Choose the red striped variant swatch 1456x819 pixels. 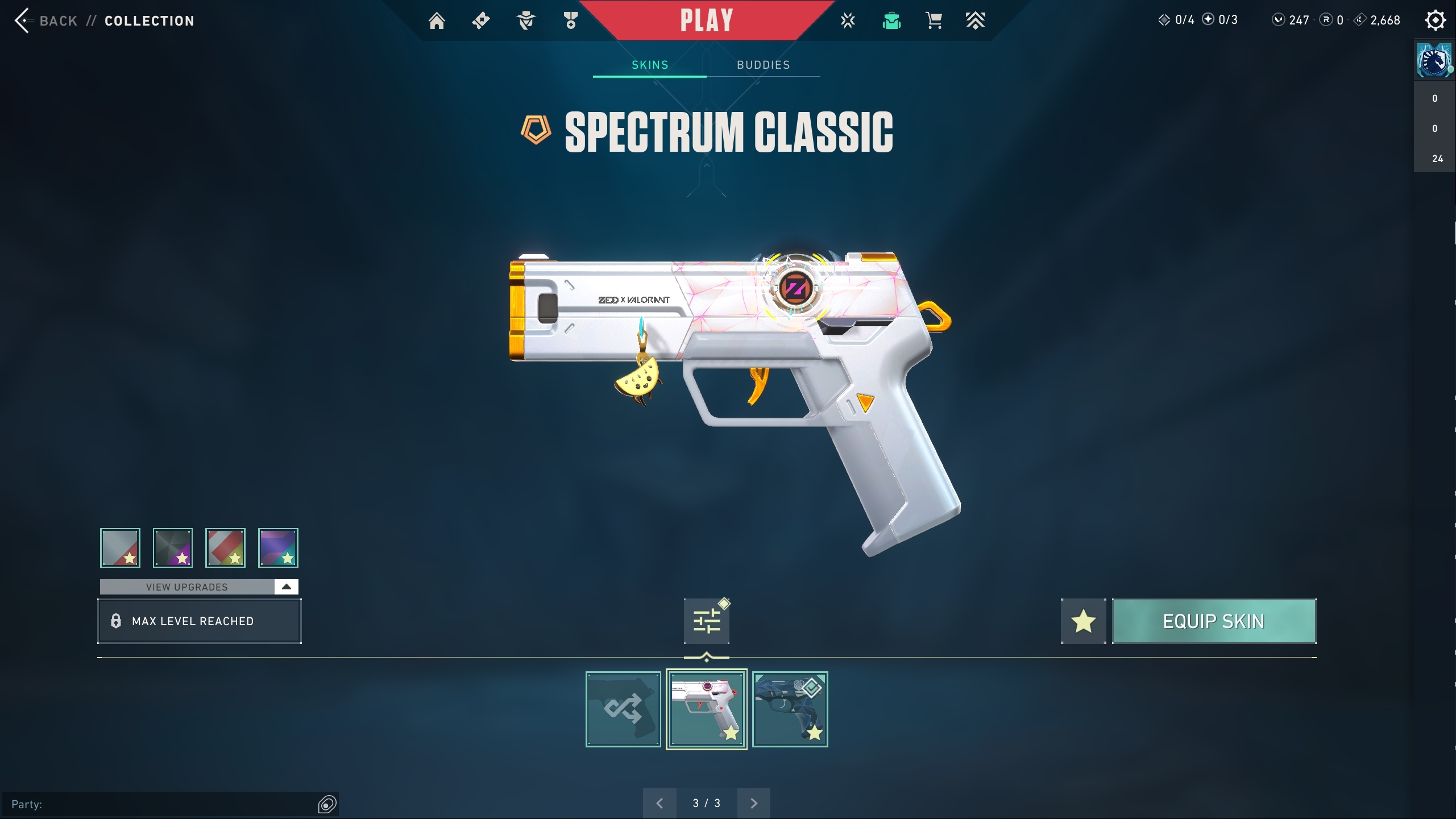226,548
